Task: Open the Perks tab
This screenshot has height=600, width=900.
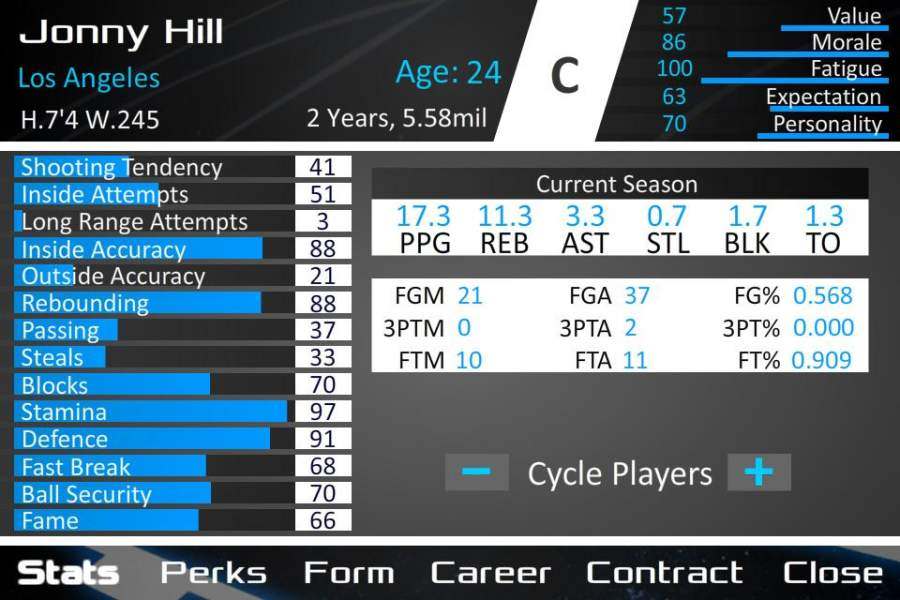Action: (214, 573)
